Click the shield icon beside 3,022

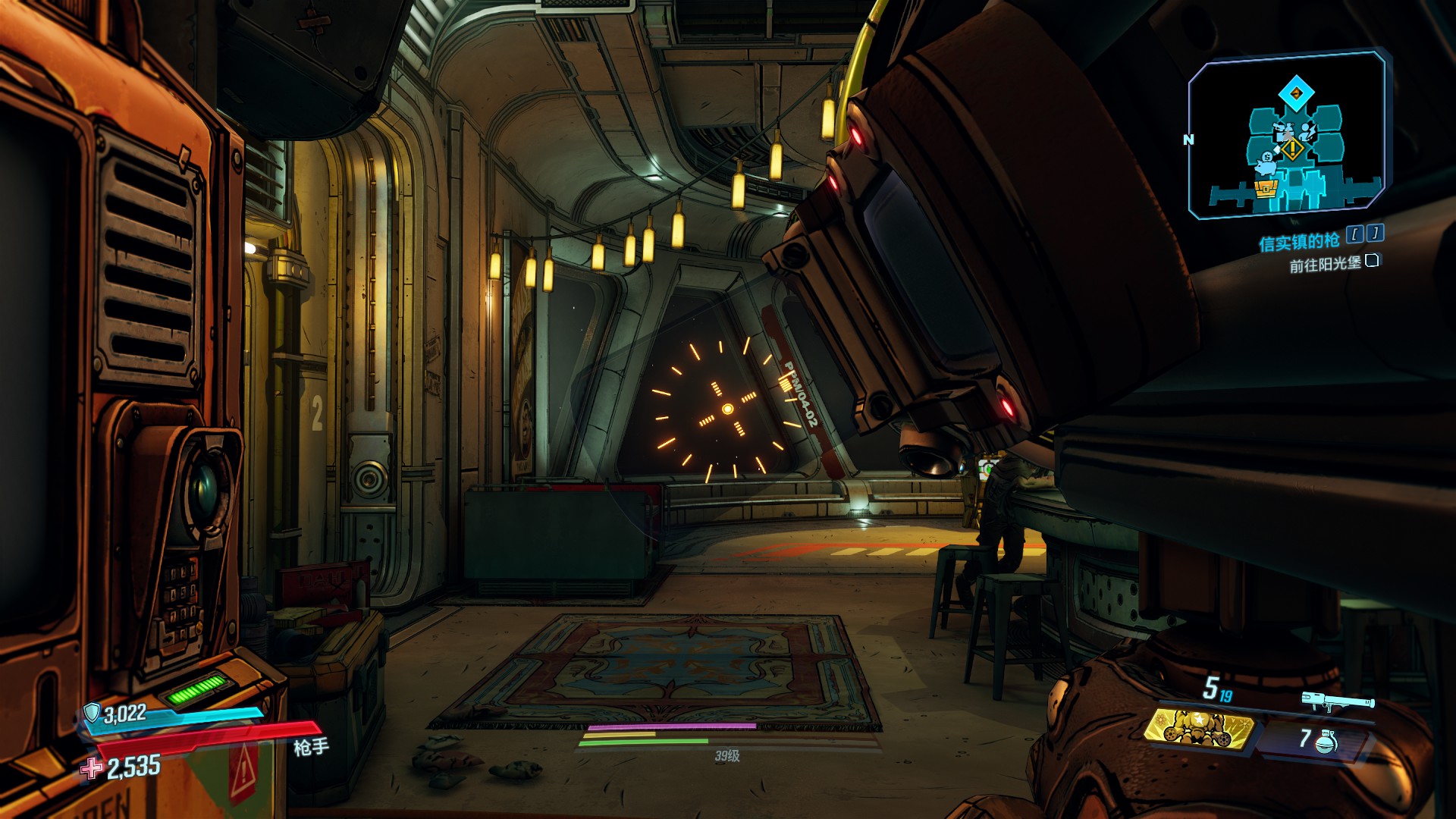(x=92, y=712)
